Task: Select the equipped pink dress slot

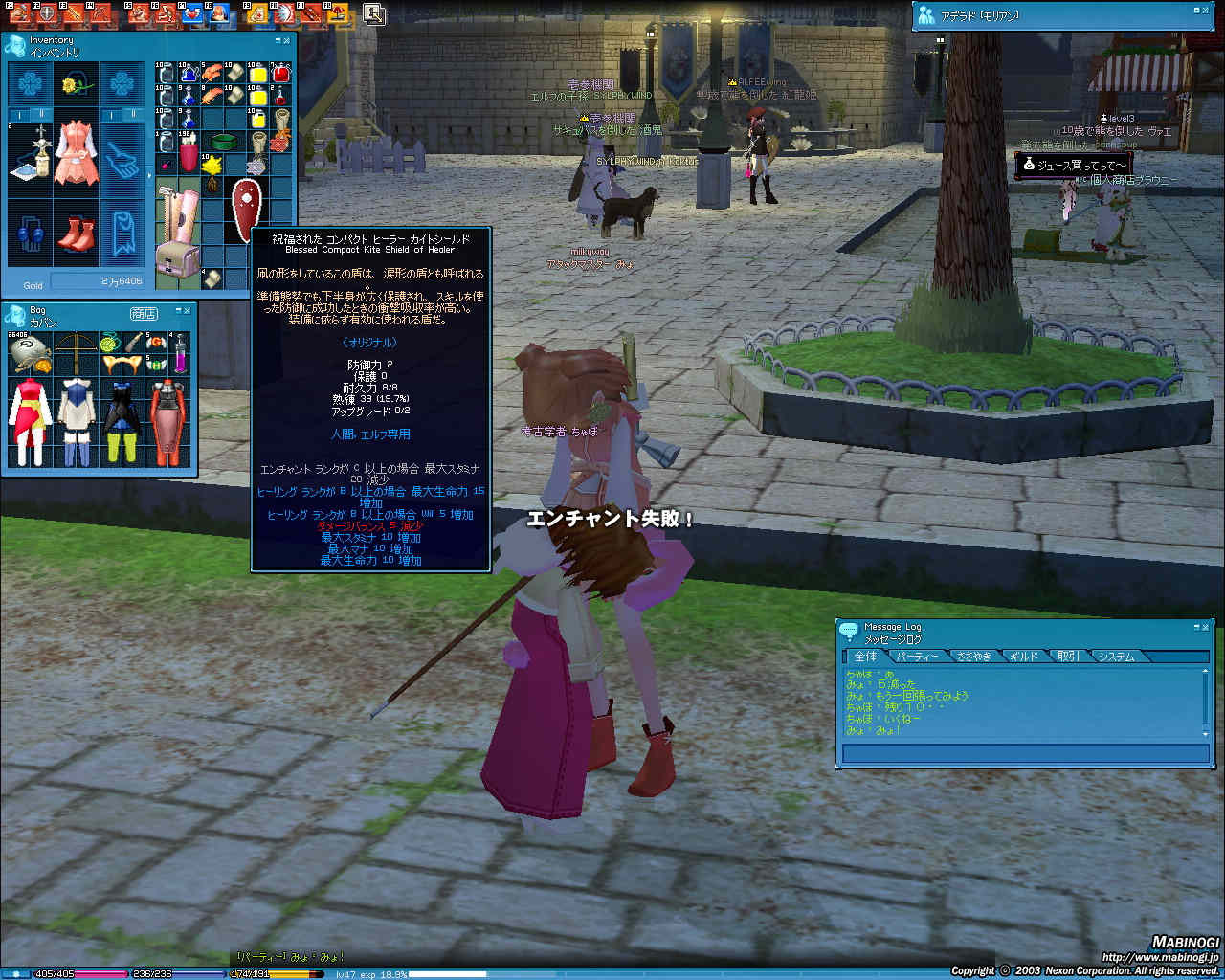Action: pos(76,152)
